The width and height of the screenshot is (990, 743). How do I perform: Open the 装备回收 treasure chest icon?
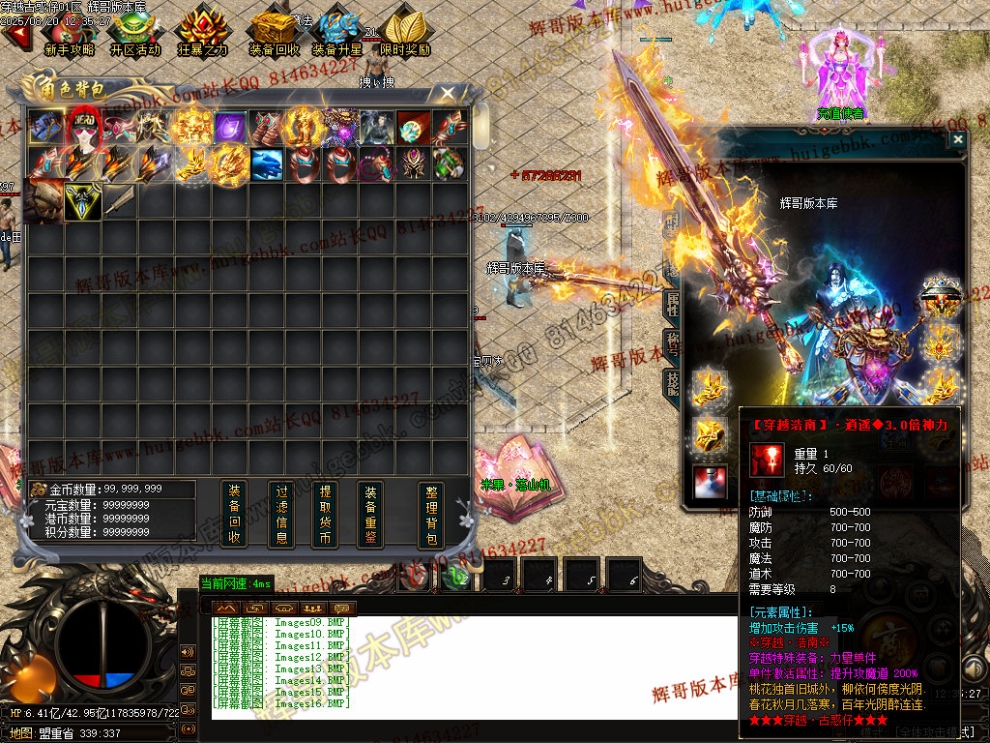click(x=273, y=32)
